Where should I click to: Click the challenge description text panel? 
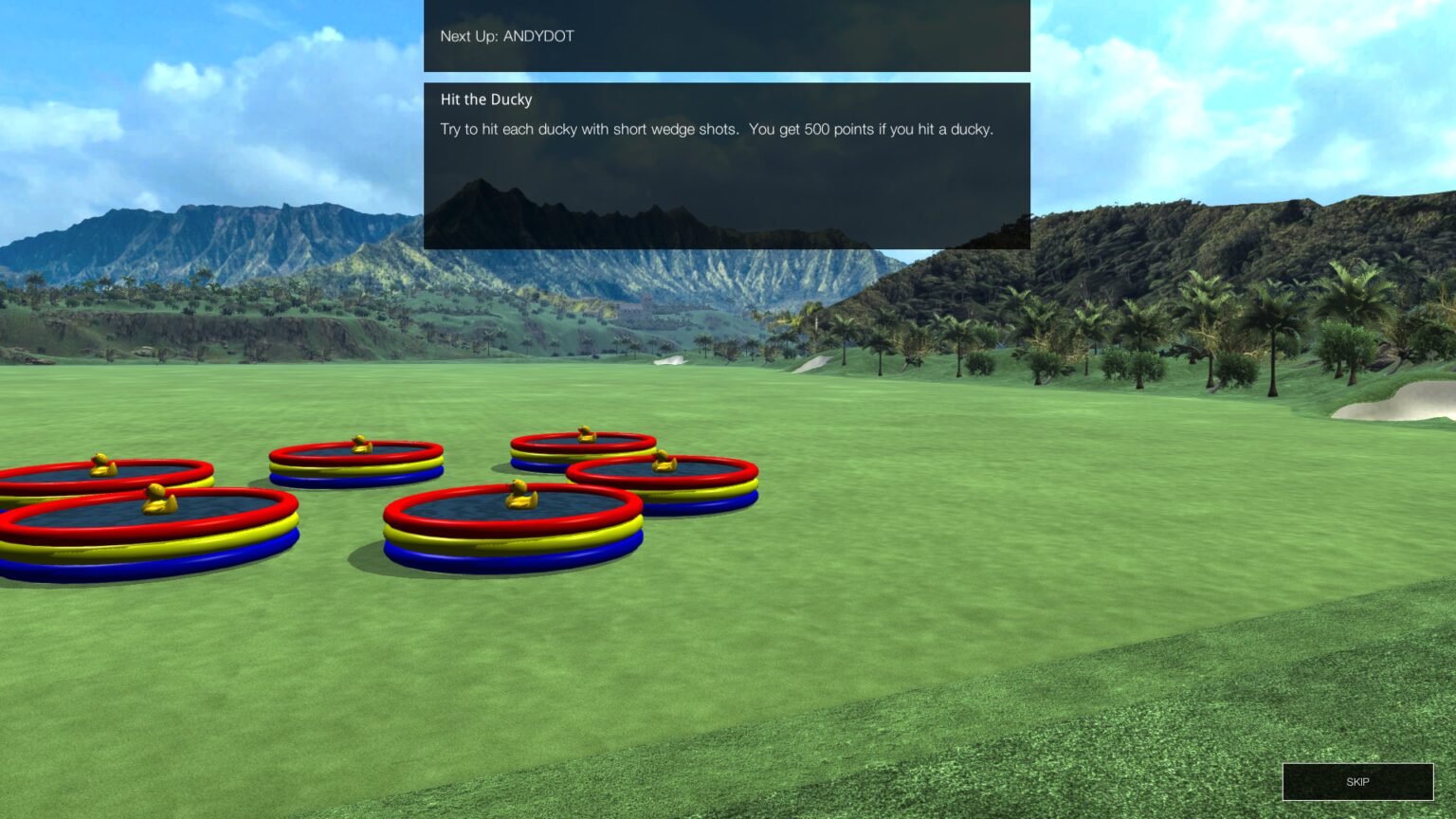(x=716, y=131)
